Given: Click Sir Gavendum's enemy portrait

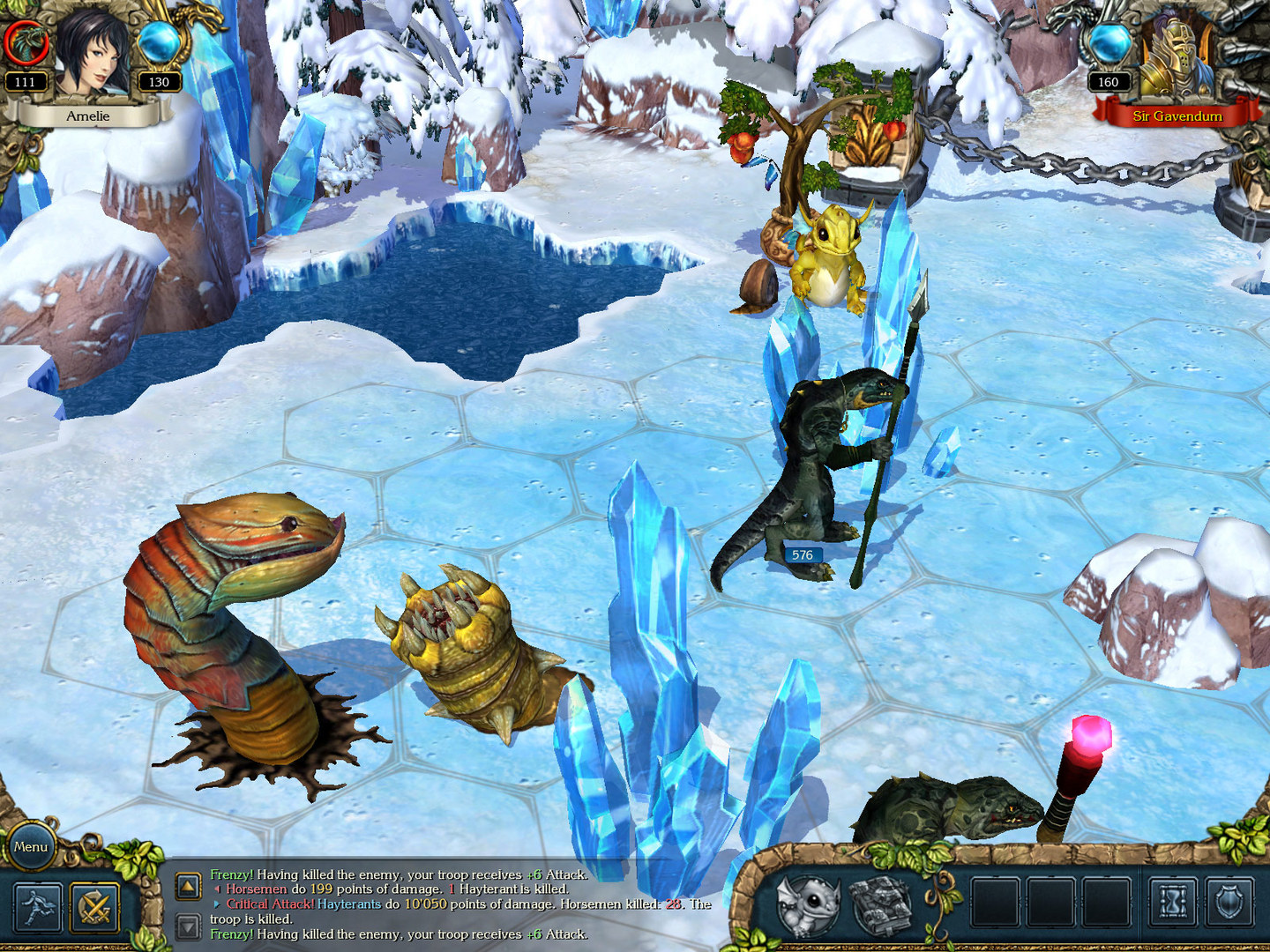Looking at the screenshot, I should [x=1182, y=57].
